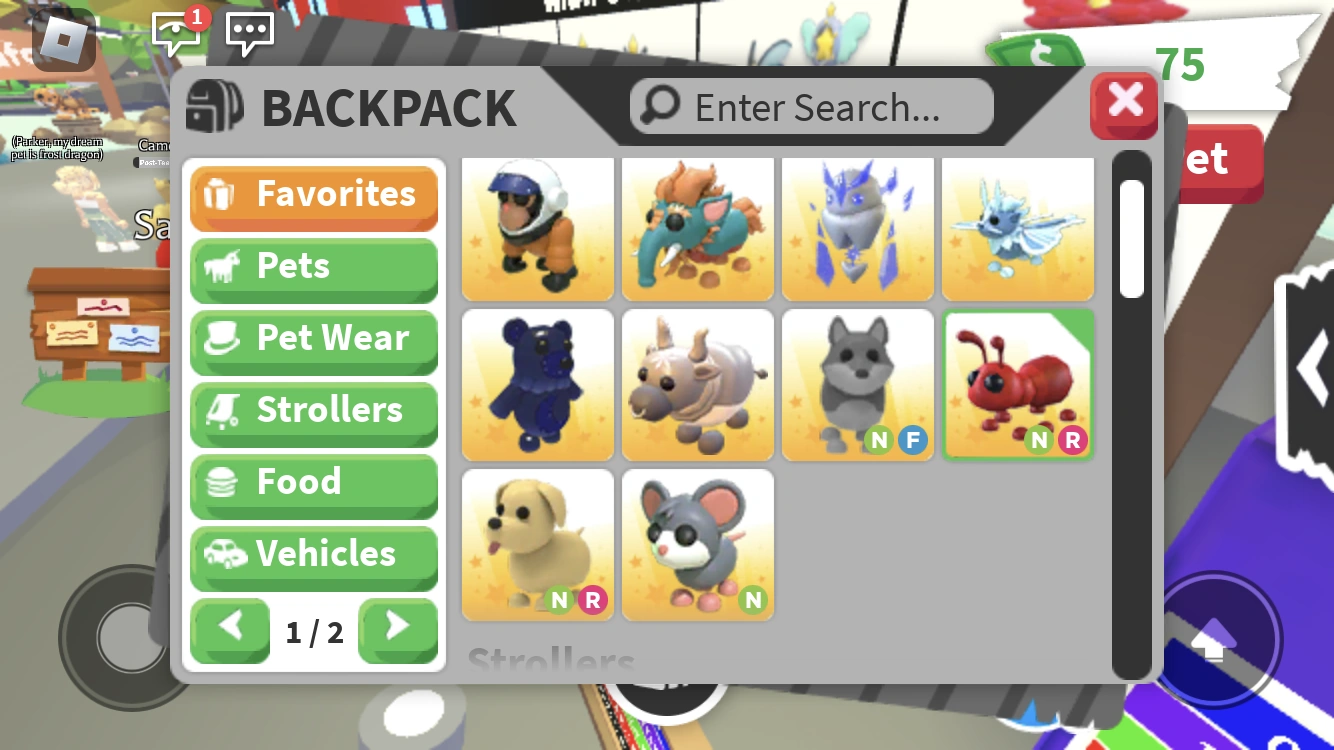Switch to the Pets category
This screenshot has height=750, width=1334.
click(314, 267)
